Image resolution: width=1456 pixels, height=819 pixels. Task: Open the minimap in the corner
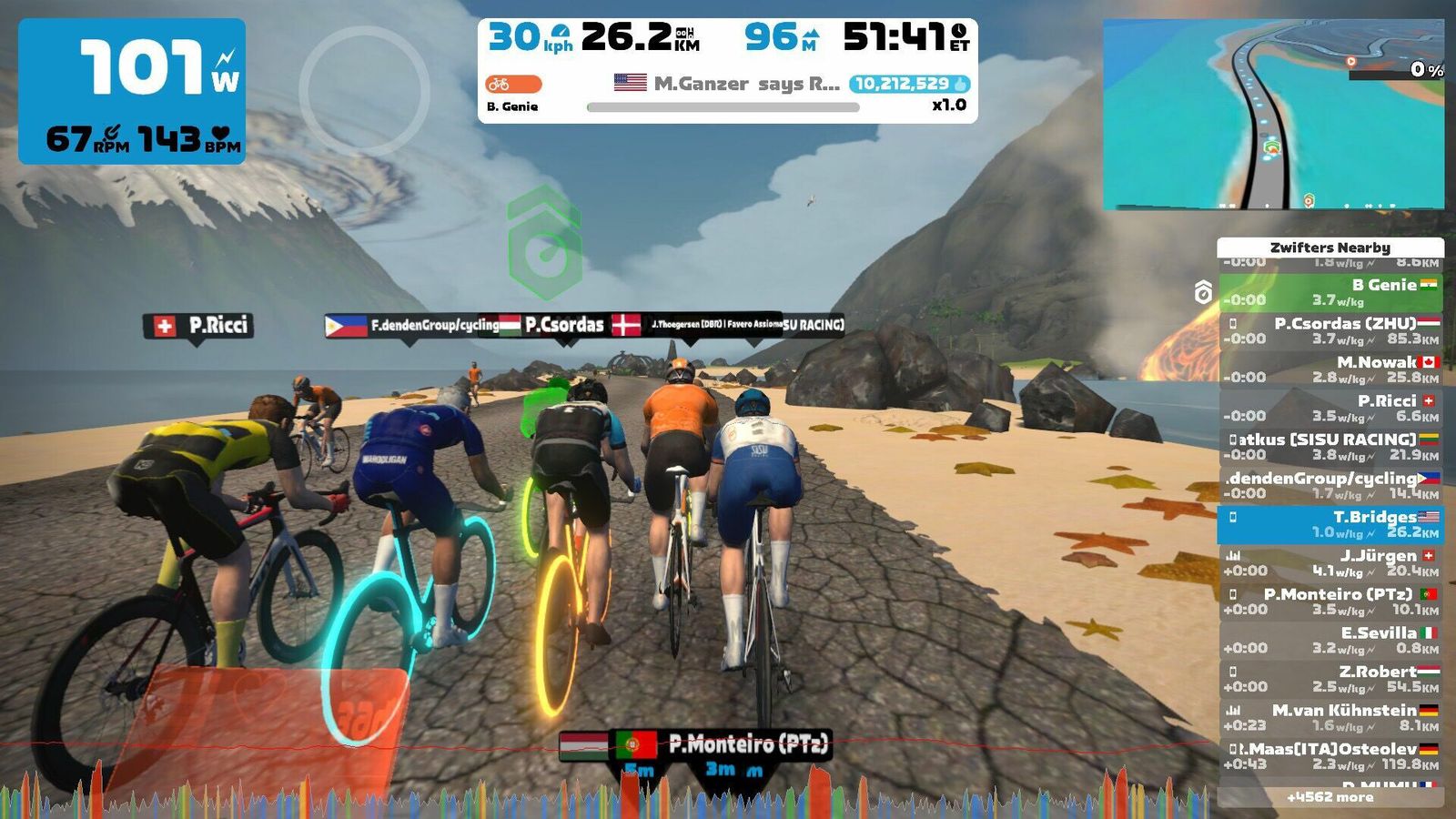click(x=1273, y=115)
